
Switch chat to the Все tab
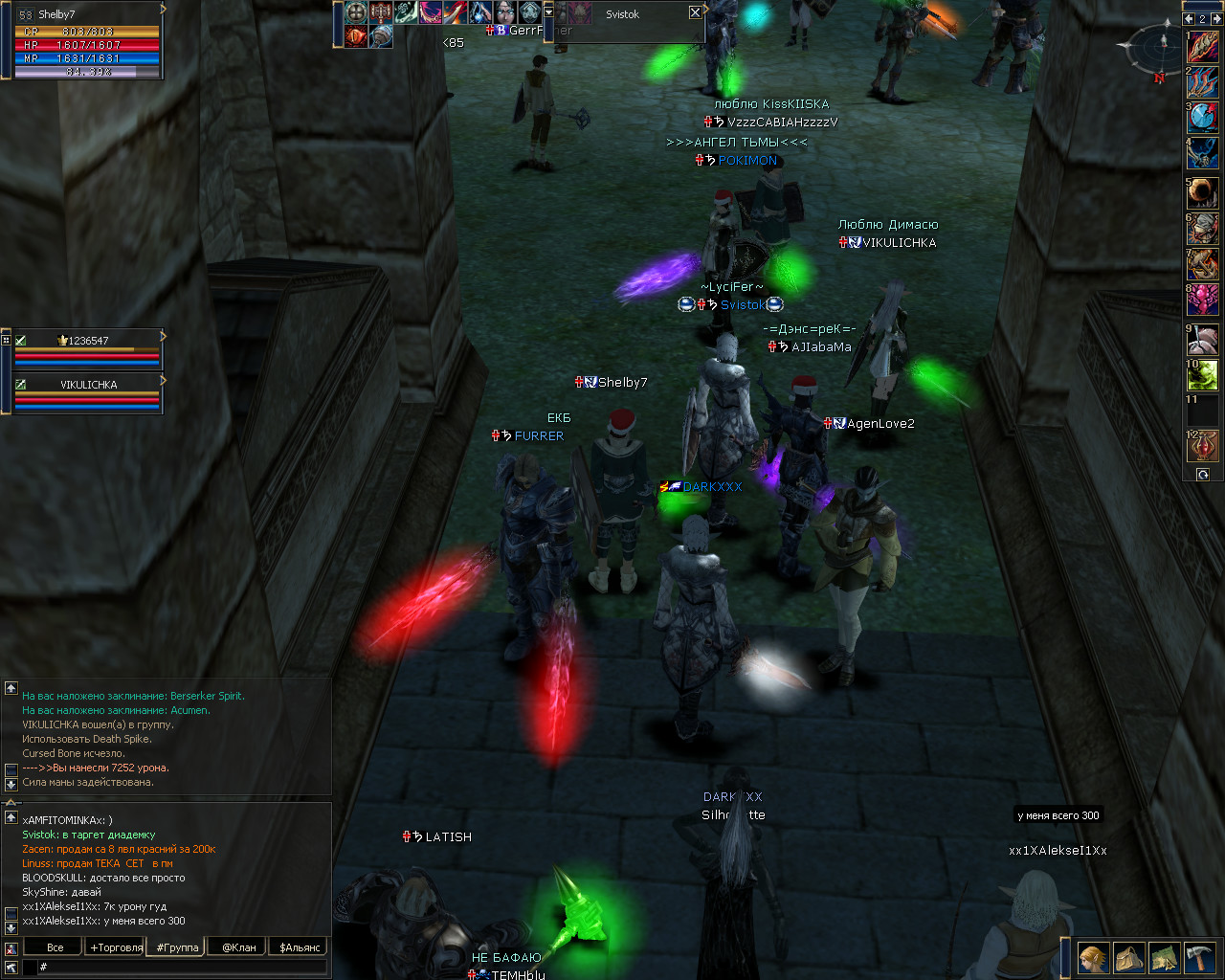(x=56, y=947)
